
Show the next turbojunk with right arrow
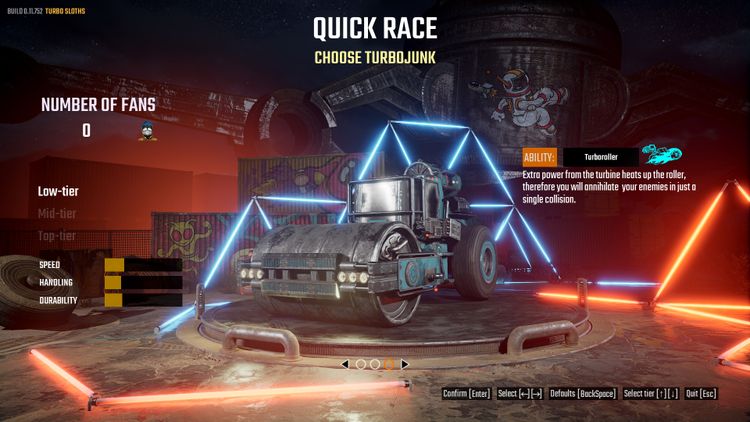tap(404, 364)
